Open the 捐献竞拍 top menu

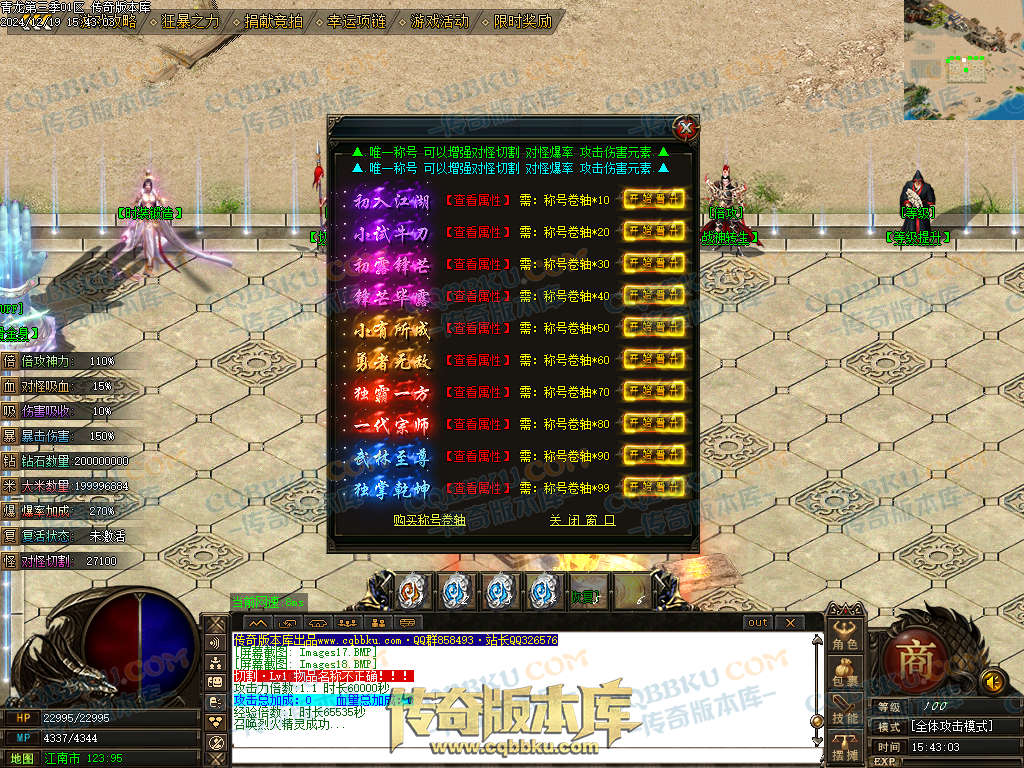(x=274, y=21)
